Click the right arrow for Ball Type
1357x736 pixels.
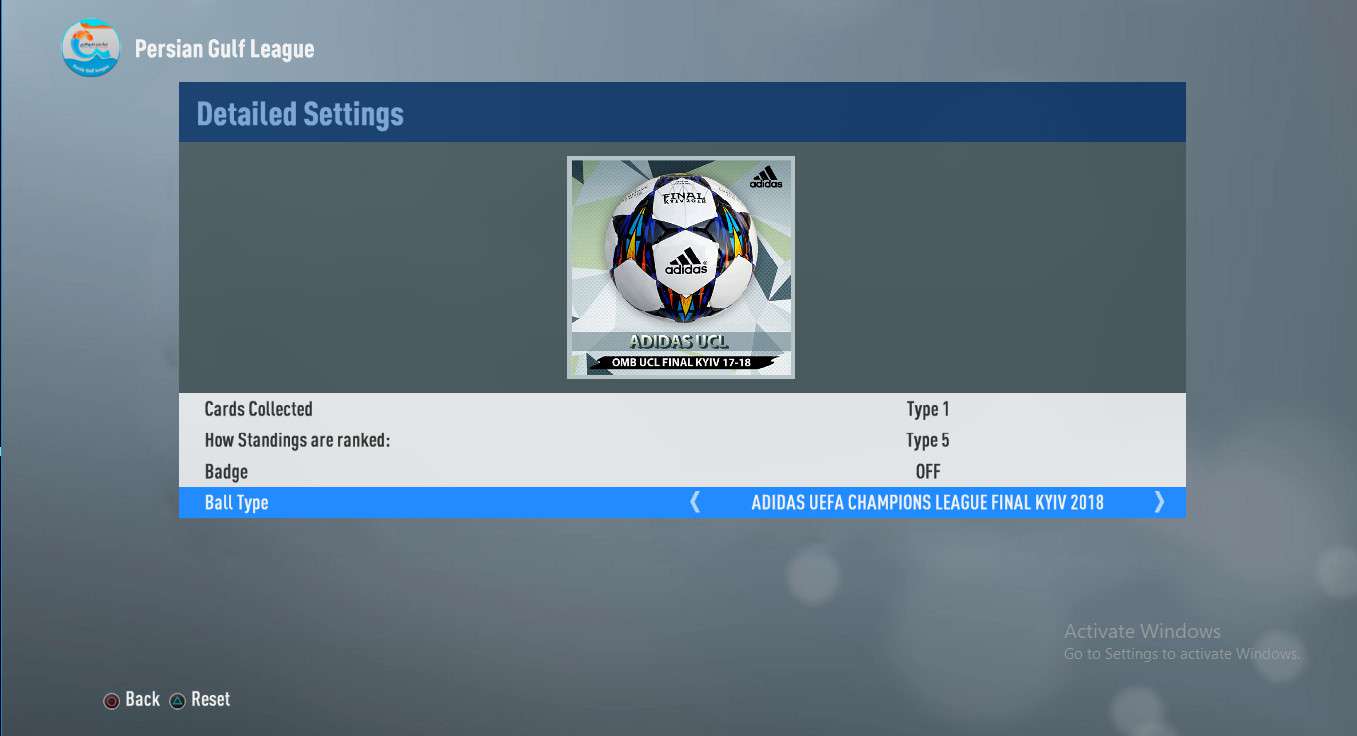pyautogui.click(x=1159, y=502)
